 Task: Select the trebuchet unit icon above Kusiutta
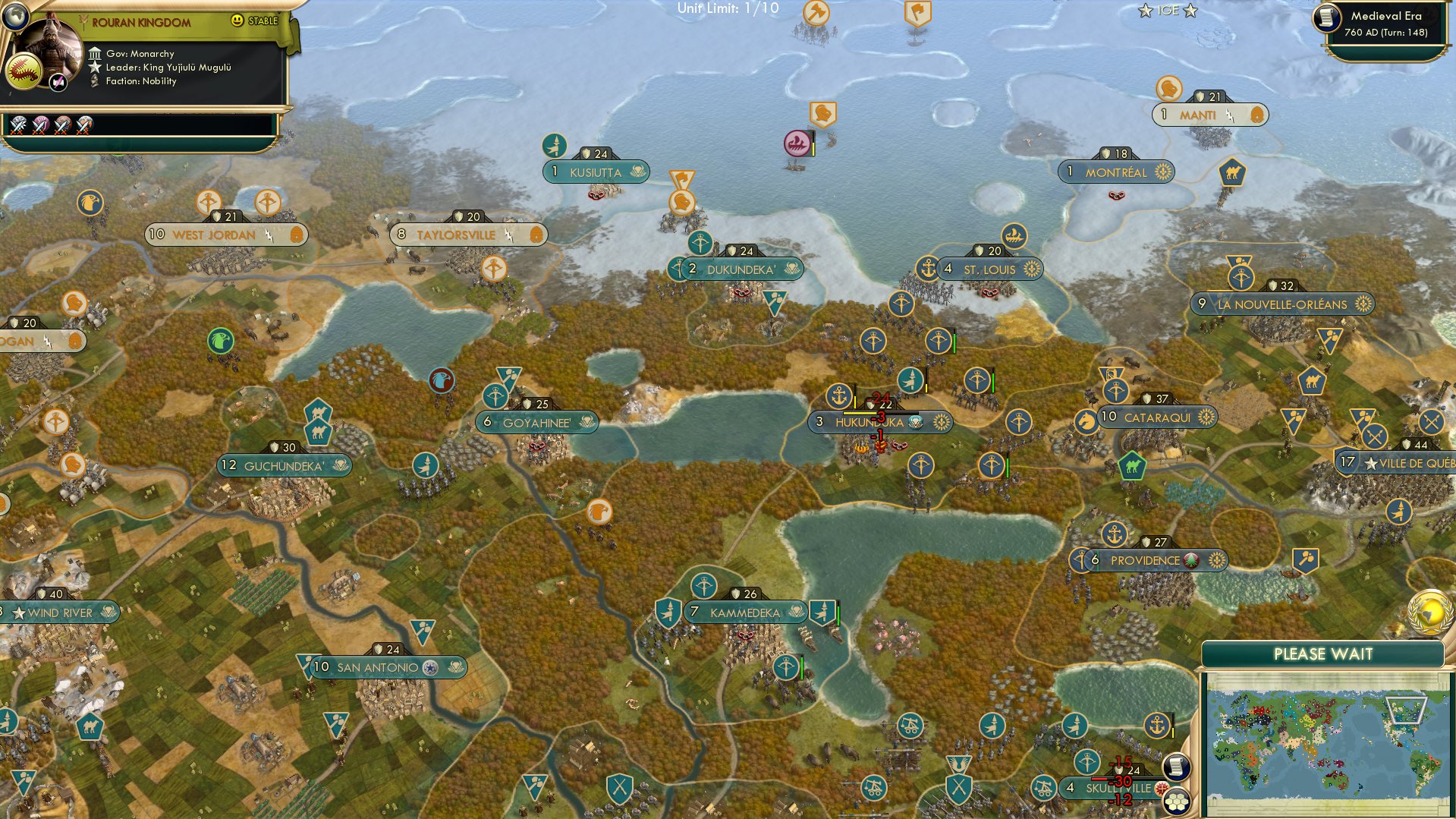(x=555, y=143)
